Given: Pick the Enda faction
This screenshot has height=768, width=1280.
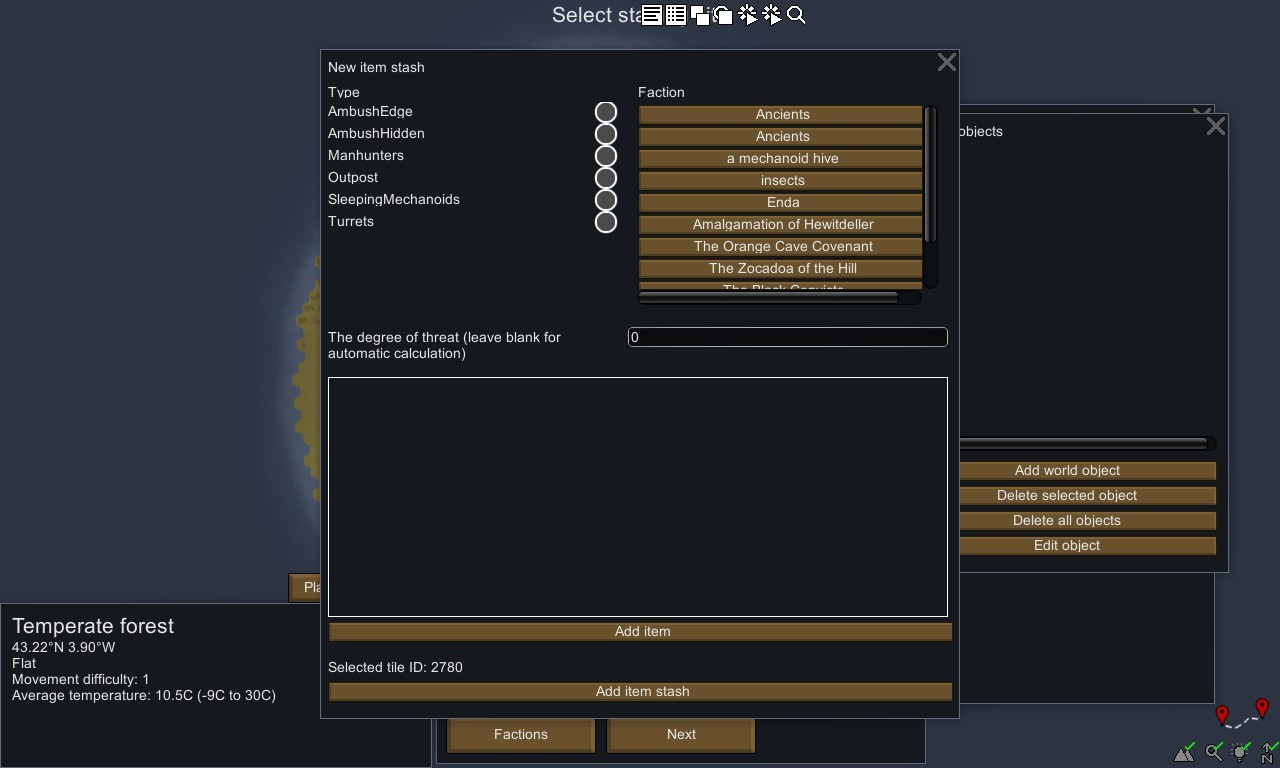Looking at the screenshot, I should tap(781, 203).
